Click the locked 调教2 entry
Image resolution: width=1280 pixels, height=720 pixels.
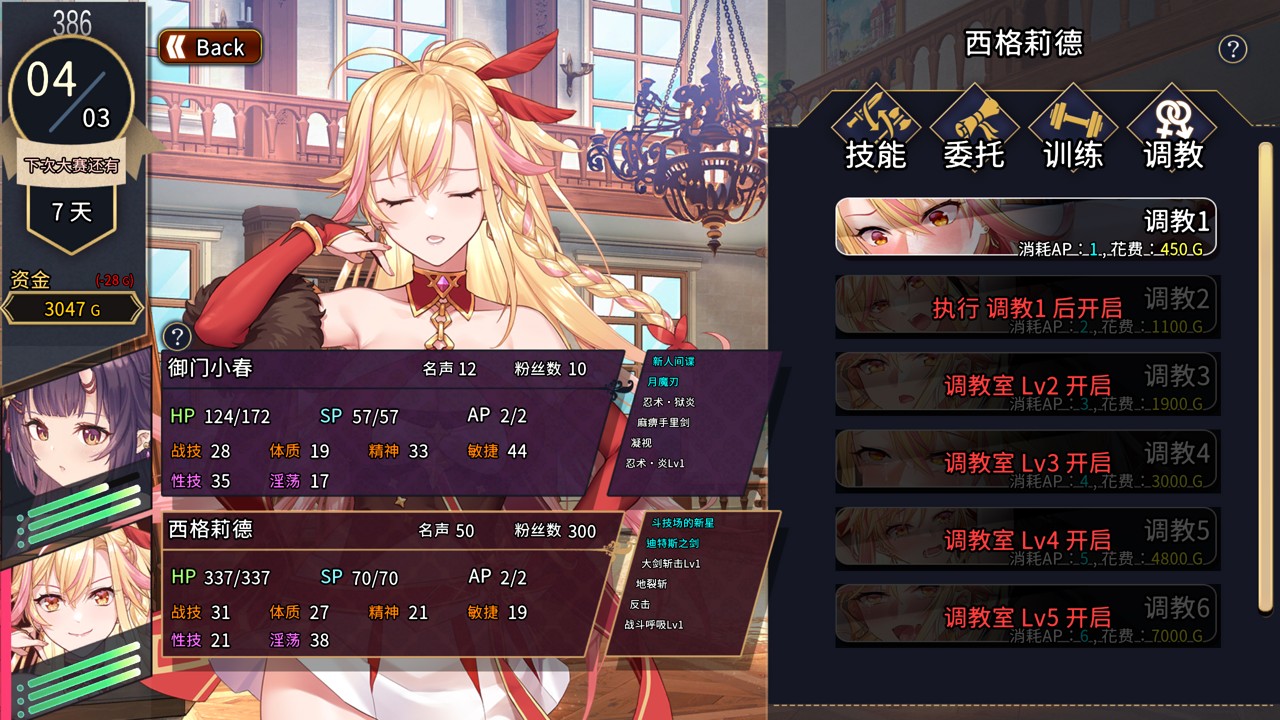pyautogui.click(x=1026, y=305)
